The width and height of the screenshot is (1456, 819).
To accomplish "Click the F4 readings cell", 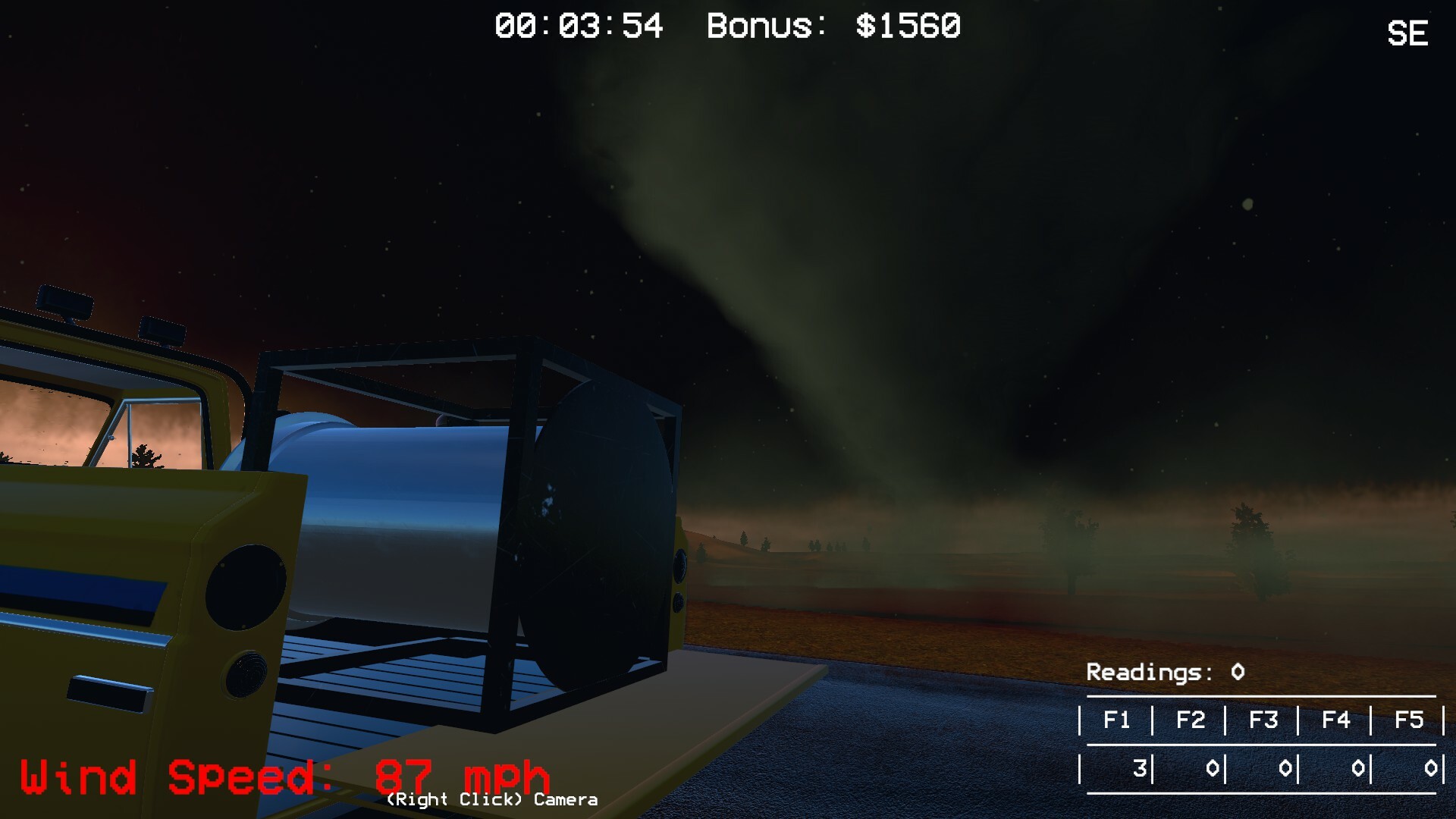I will pos(1337,720).
